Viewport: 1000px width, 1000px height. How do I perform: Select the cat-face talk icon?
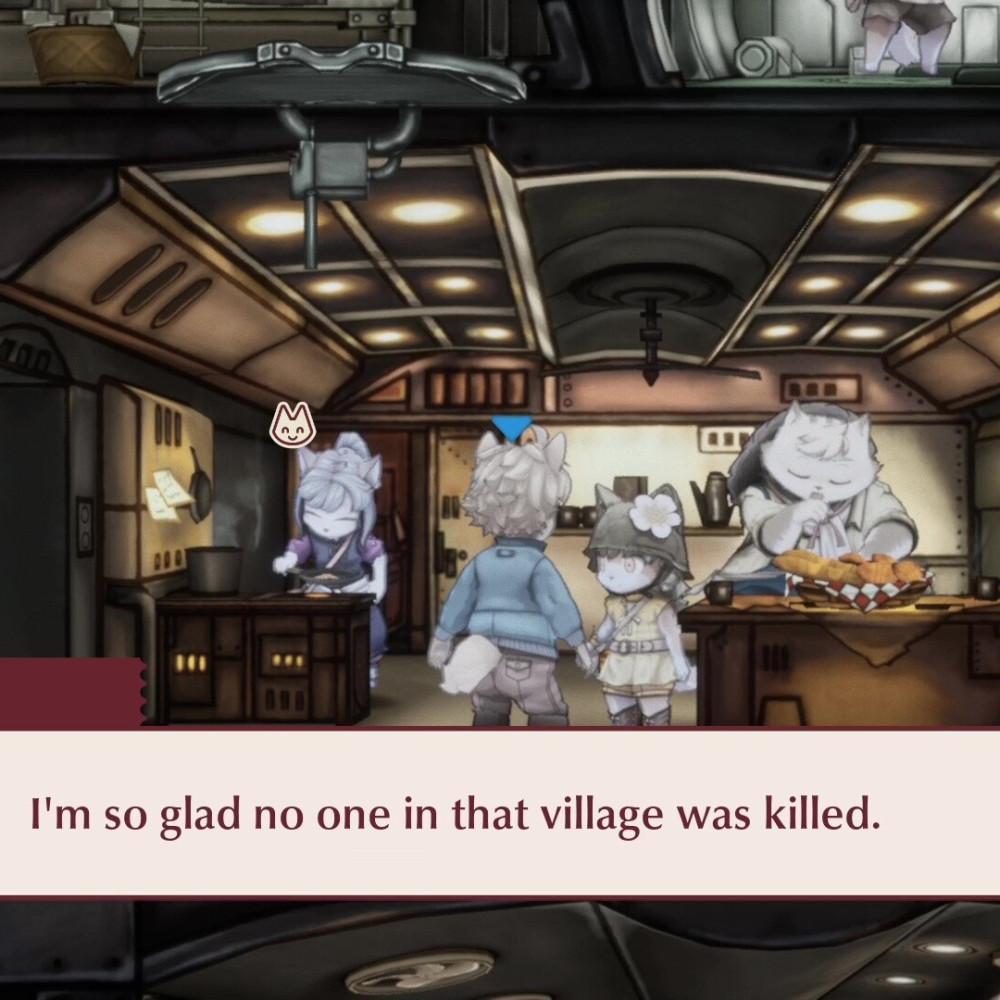tap(294, 426)
